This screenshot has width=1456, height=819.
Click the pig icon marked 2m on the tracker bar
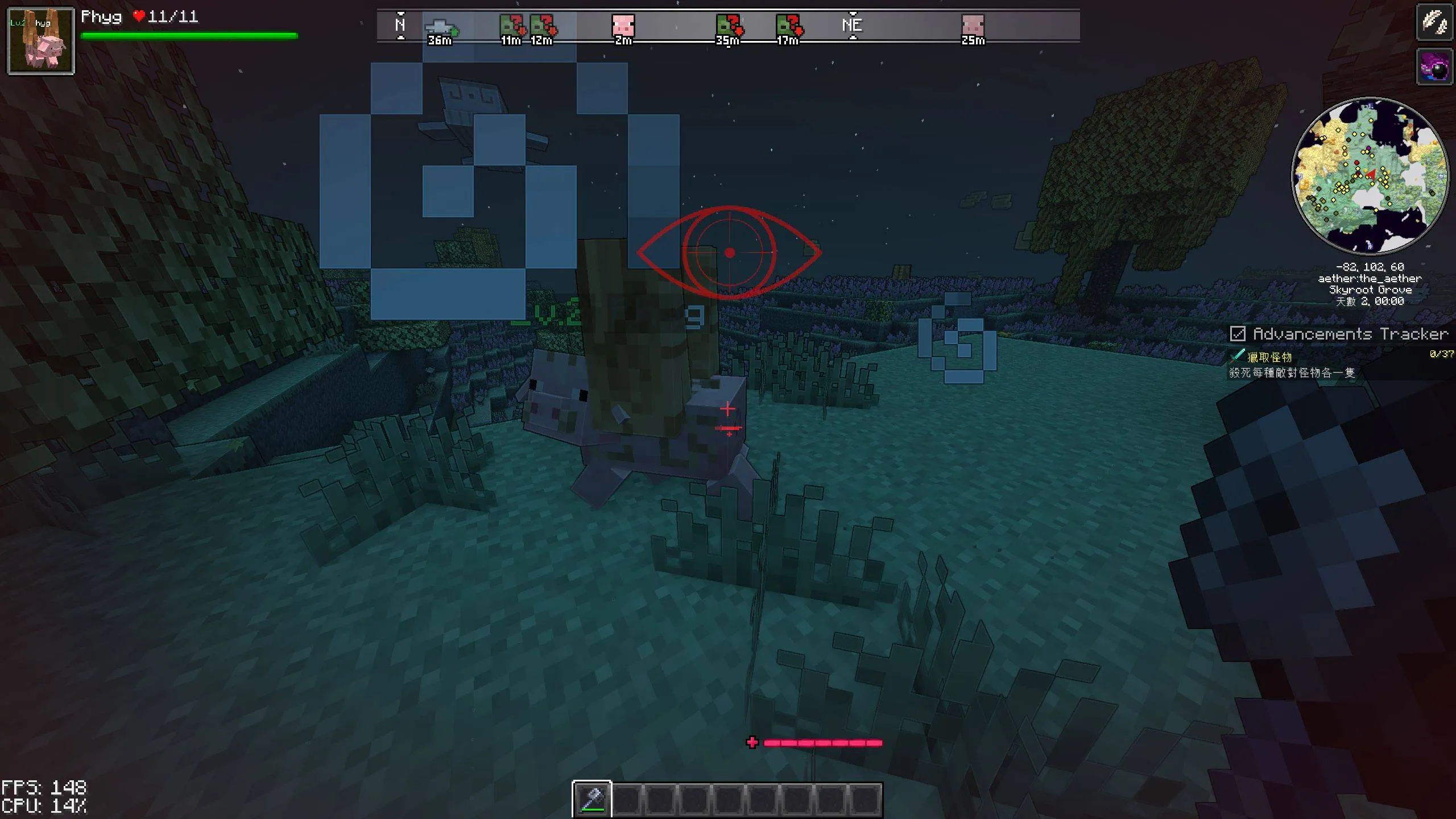click(624, 26)
